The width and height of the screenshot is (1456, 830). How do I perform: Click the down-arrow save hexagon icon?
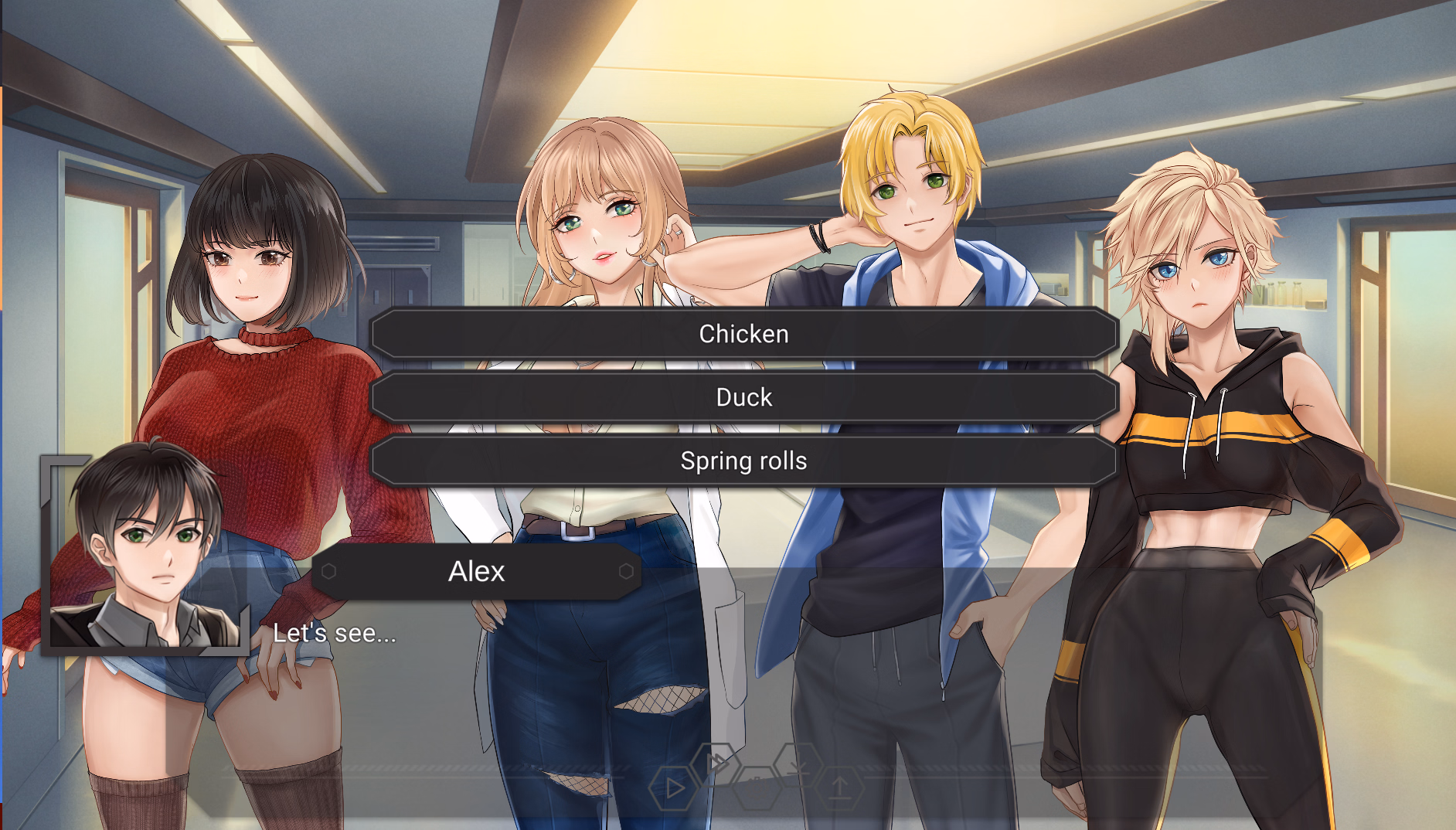(798, 764)
